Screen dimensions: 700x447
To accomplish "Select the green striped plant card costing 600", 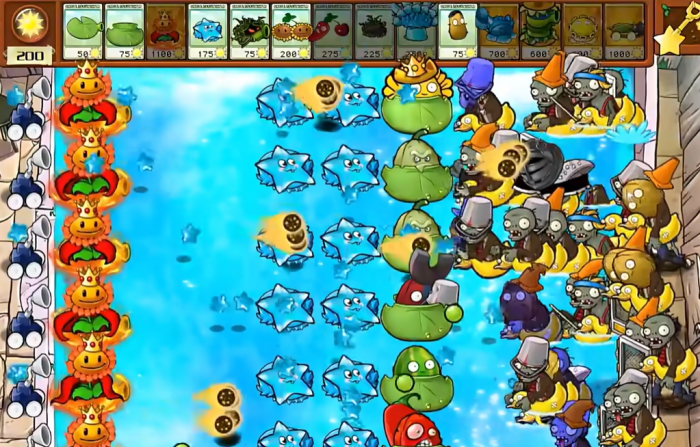I will click(539, 30).
